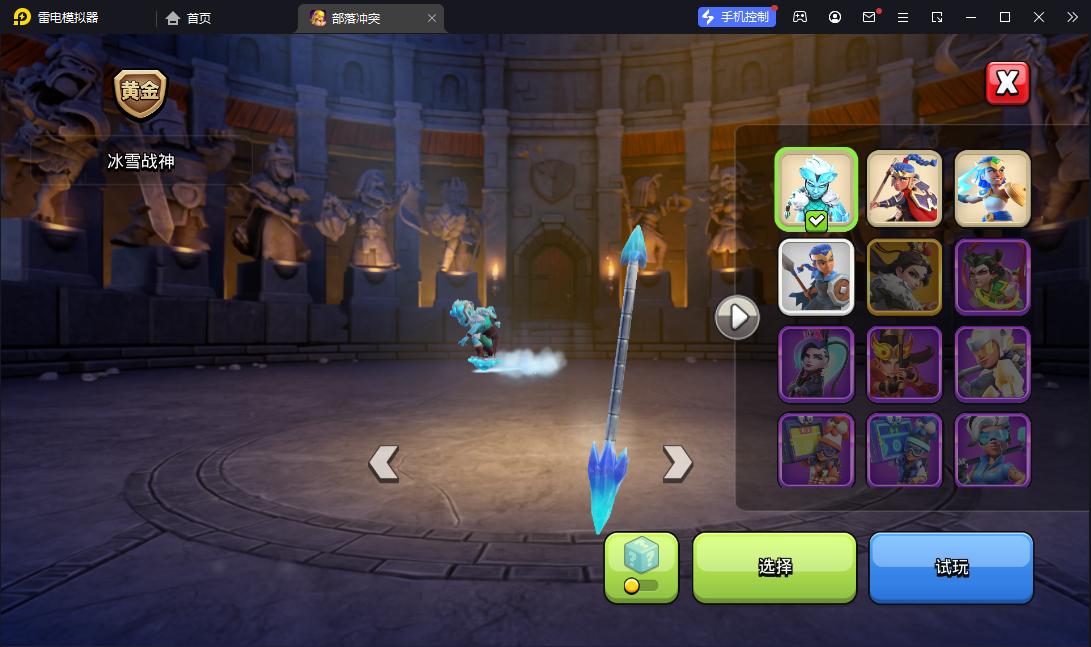1091x647 pixels.
Task: Choose the red-caped spear champion skin
Action: tap(904, 189)
